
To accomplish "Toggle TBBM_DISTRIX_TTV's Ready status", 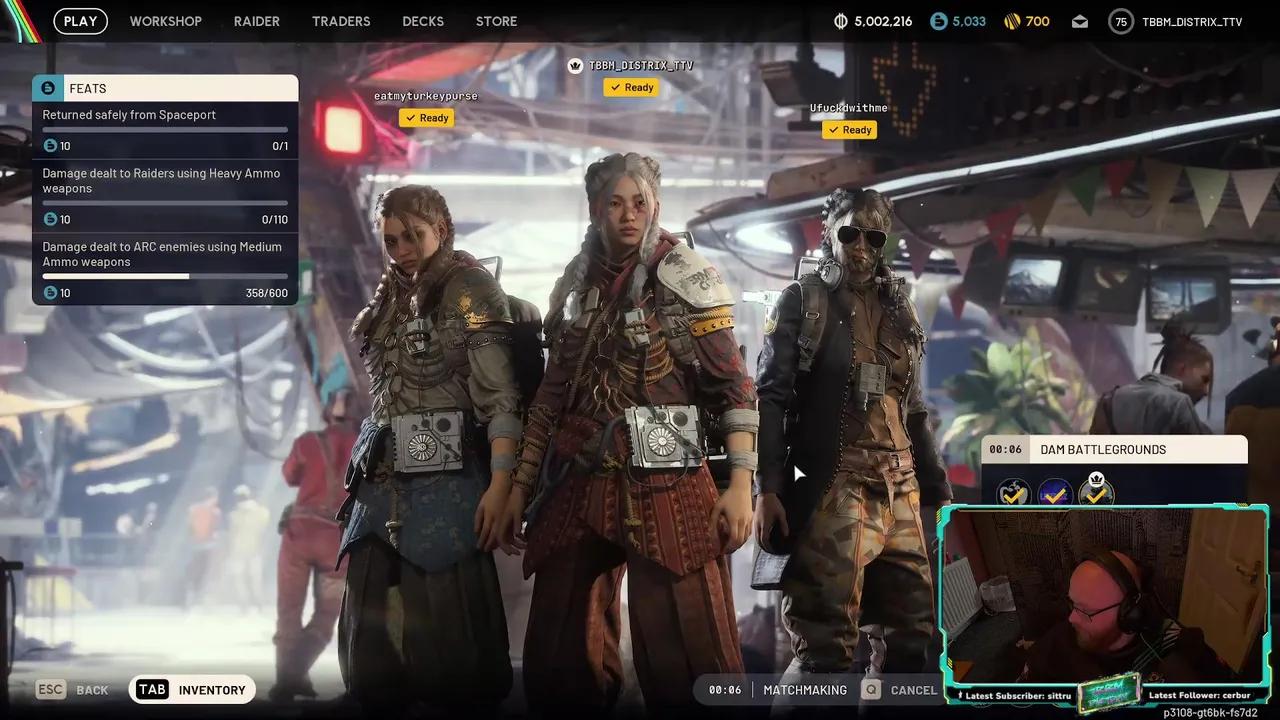I will [631, 87].
